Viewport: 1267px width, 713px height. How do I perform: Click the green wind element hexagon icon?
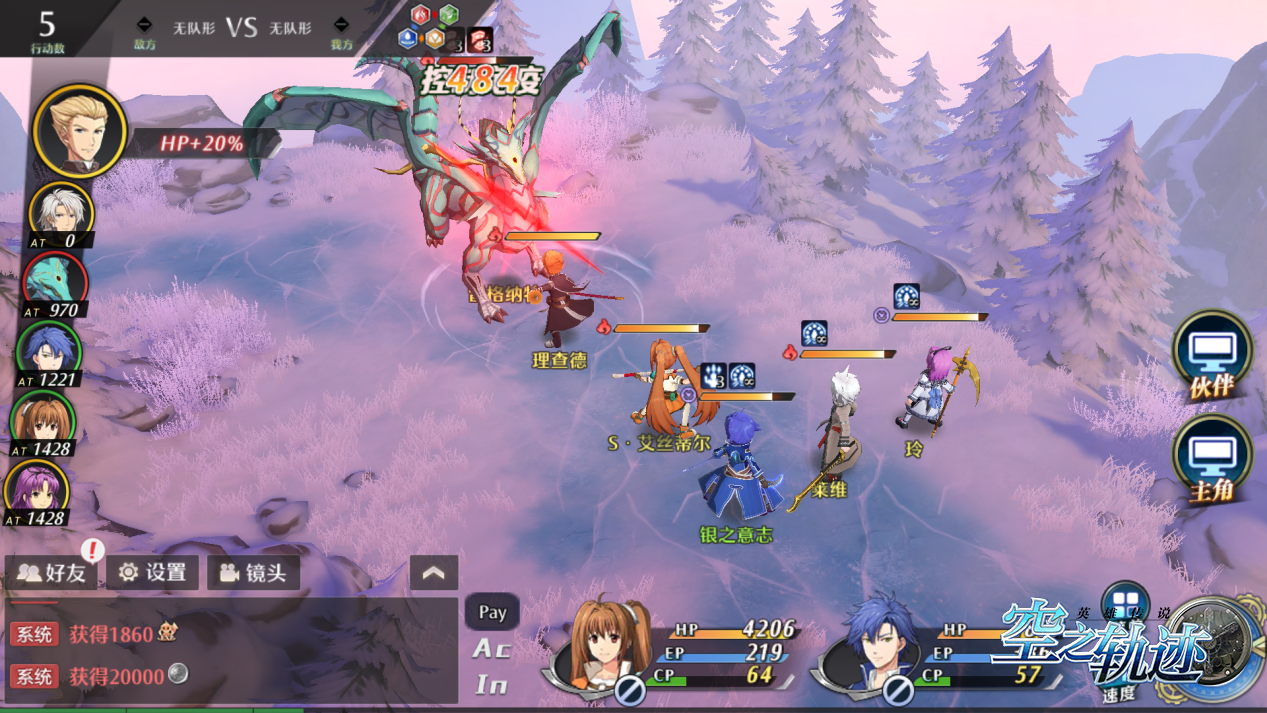(449, 15)
